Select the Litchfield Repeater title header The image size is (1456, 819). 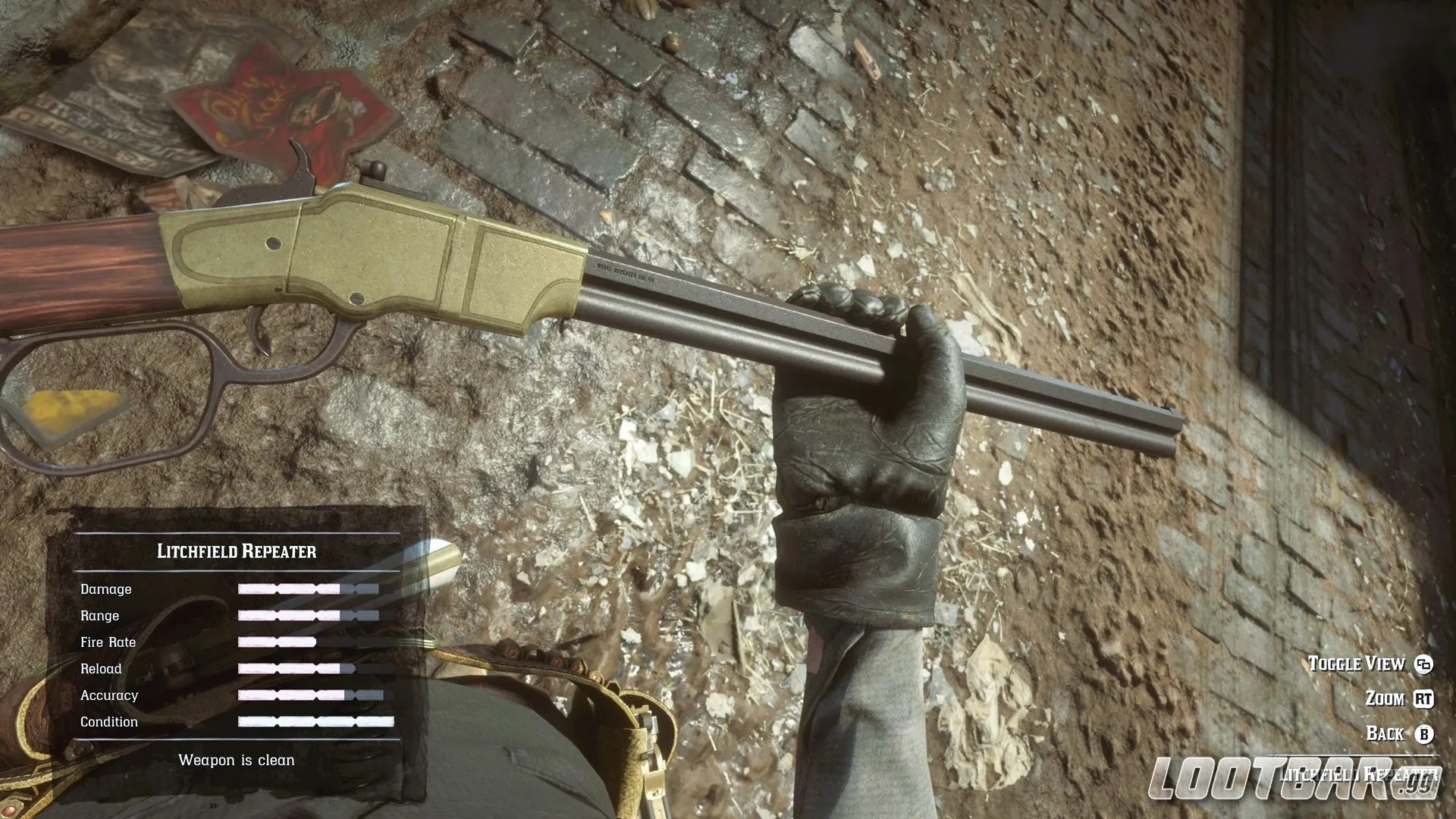[x=237, y=551]
